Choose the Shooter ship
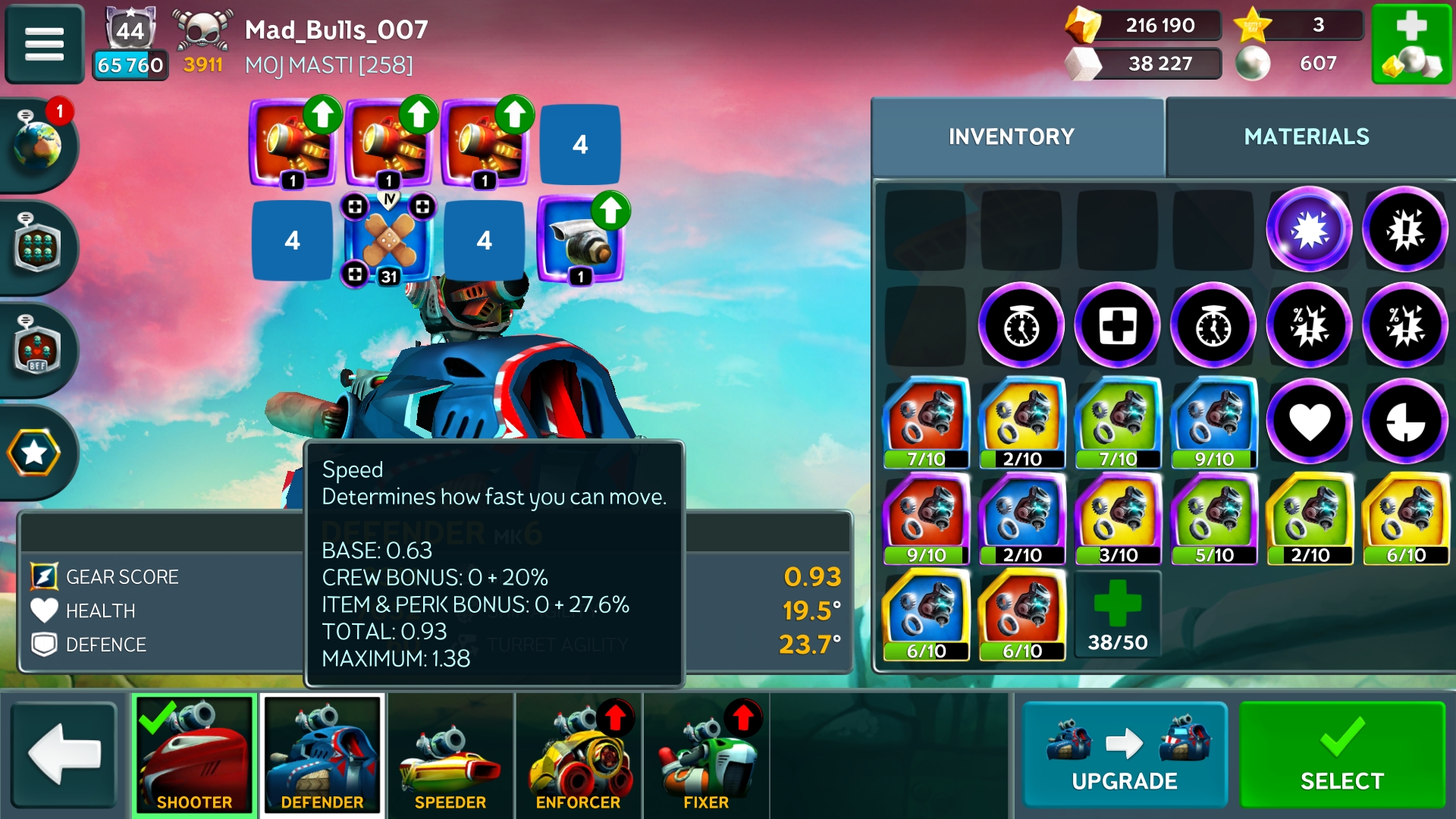Viewport: 1456px width, 819px height. pos(194,755)
